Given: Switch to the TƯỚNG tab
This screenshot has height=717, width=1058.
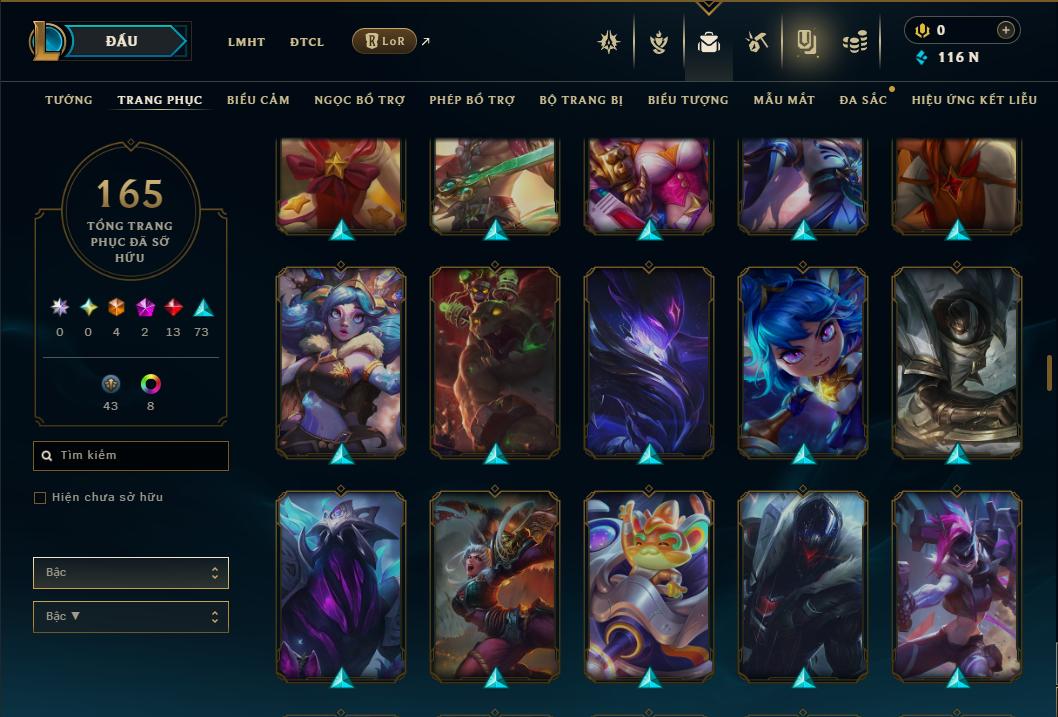Looking at the screenshot, I should tap(69, 100).
